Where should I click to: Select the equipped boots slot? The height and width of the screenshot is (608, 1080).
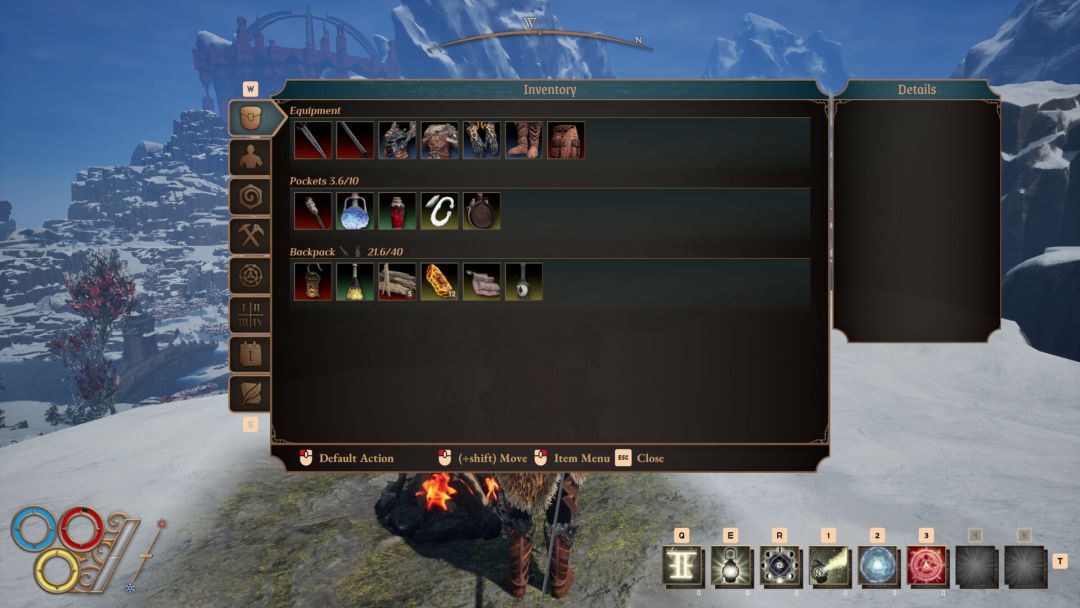[x=524, y=141]
